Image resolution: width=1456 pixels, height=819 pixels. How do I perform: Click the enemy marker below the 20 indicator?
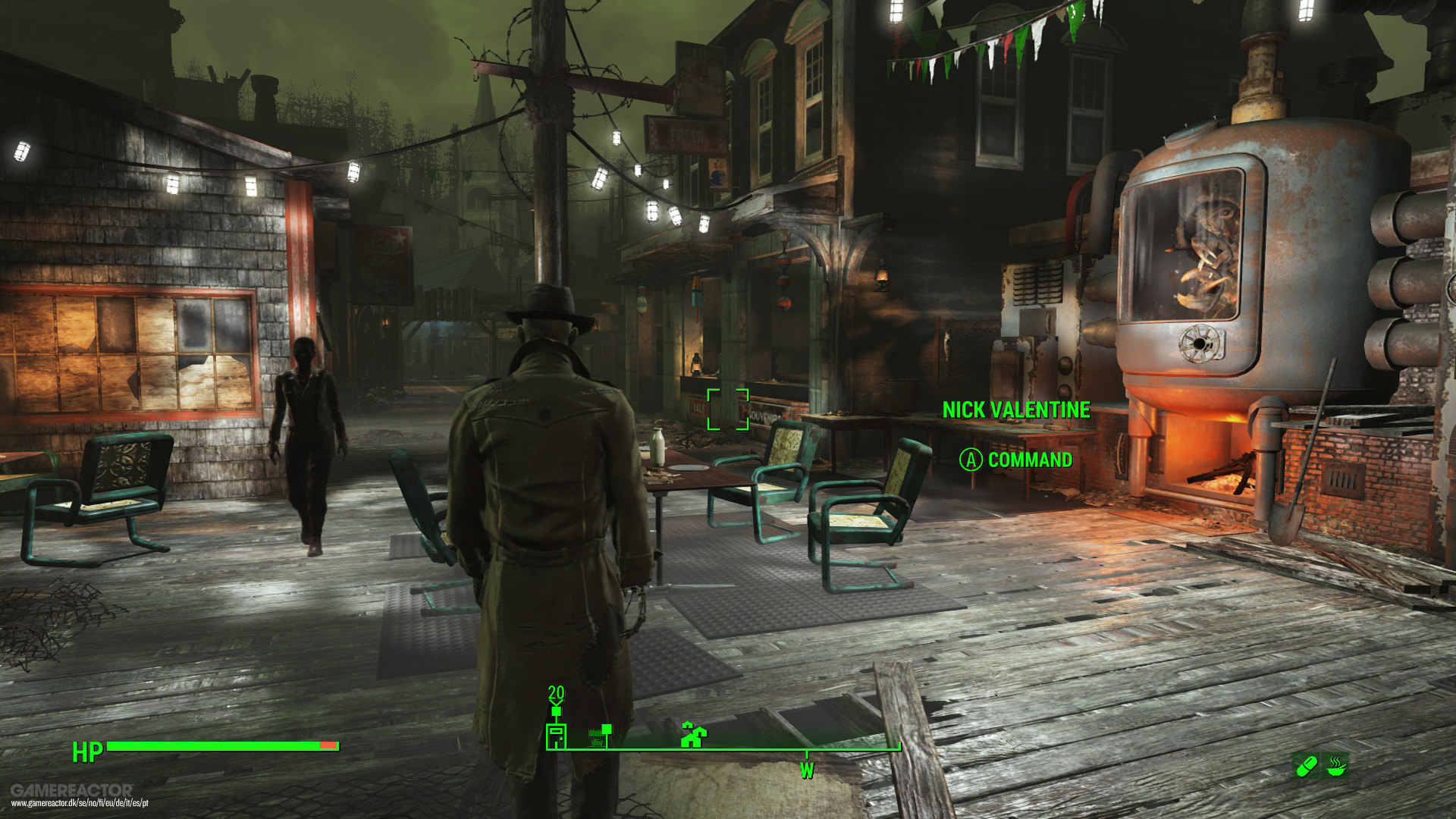coord(556,711)
